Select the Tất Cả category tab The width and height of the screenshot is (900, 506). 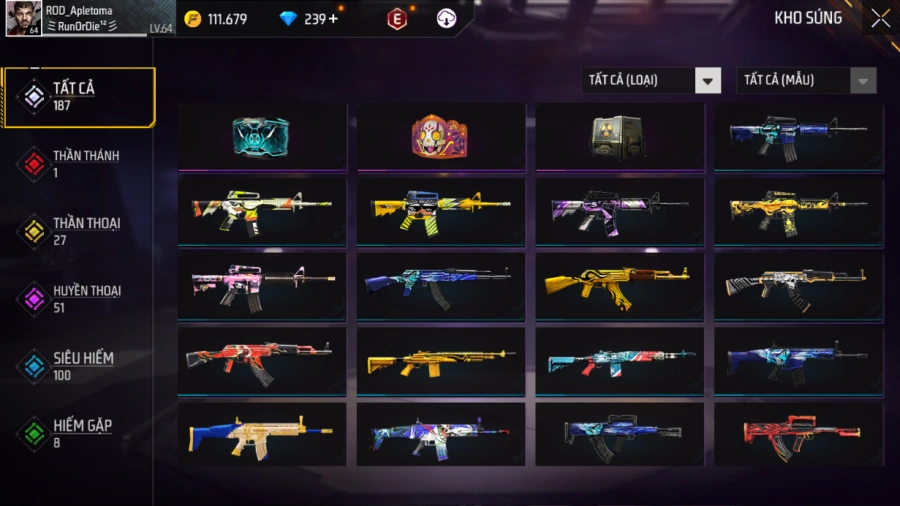tap(80, 96)
